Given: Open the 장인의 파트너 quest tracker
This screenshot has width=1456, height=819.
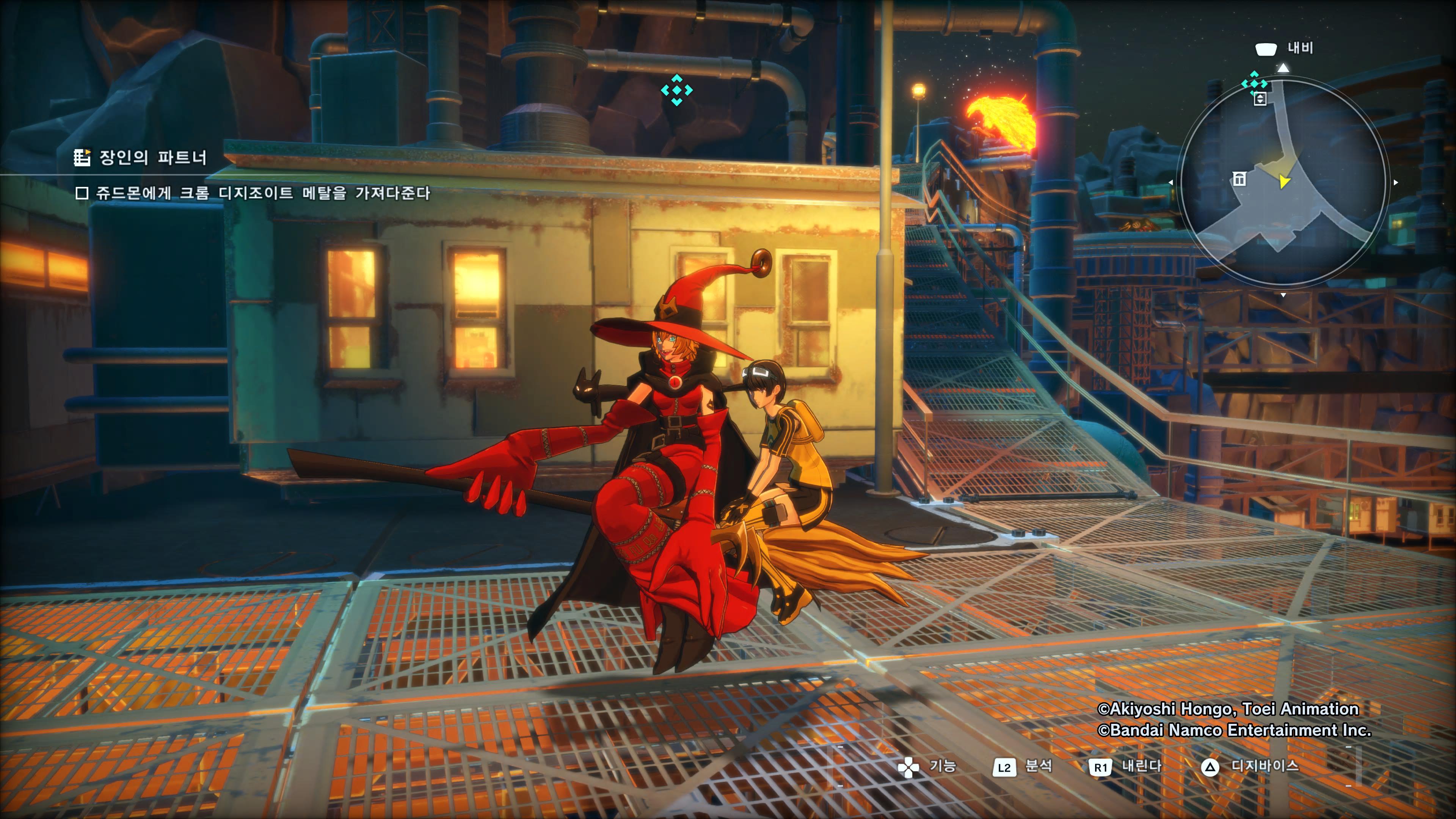Looking at the screenshot, I should 141,157.
